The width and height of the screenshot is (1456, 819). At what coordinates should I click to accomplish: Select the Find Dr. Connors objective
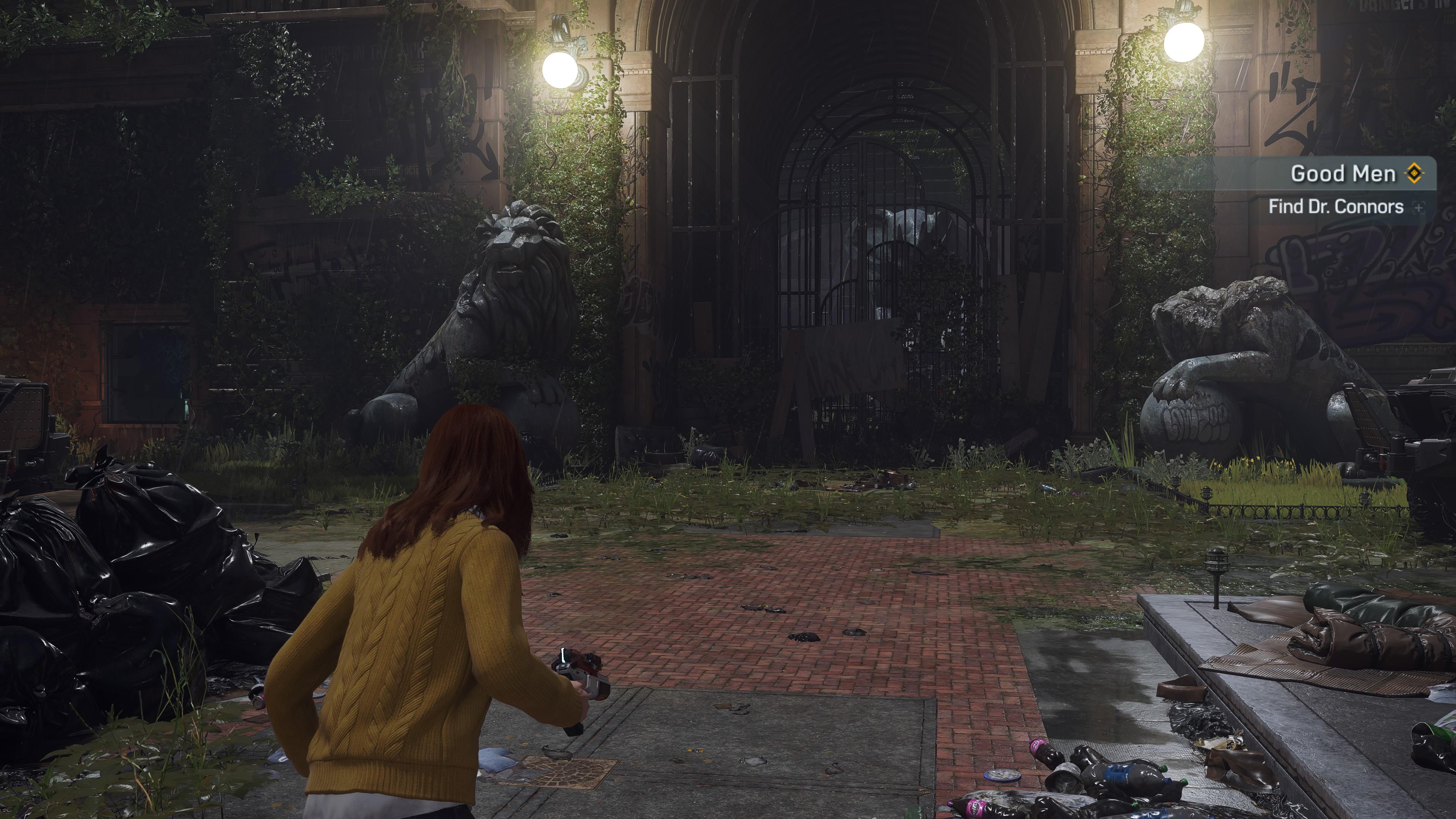tap(1335, 207)
